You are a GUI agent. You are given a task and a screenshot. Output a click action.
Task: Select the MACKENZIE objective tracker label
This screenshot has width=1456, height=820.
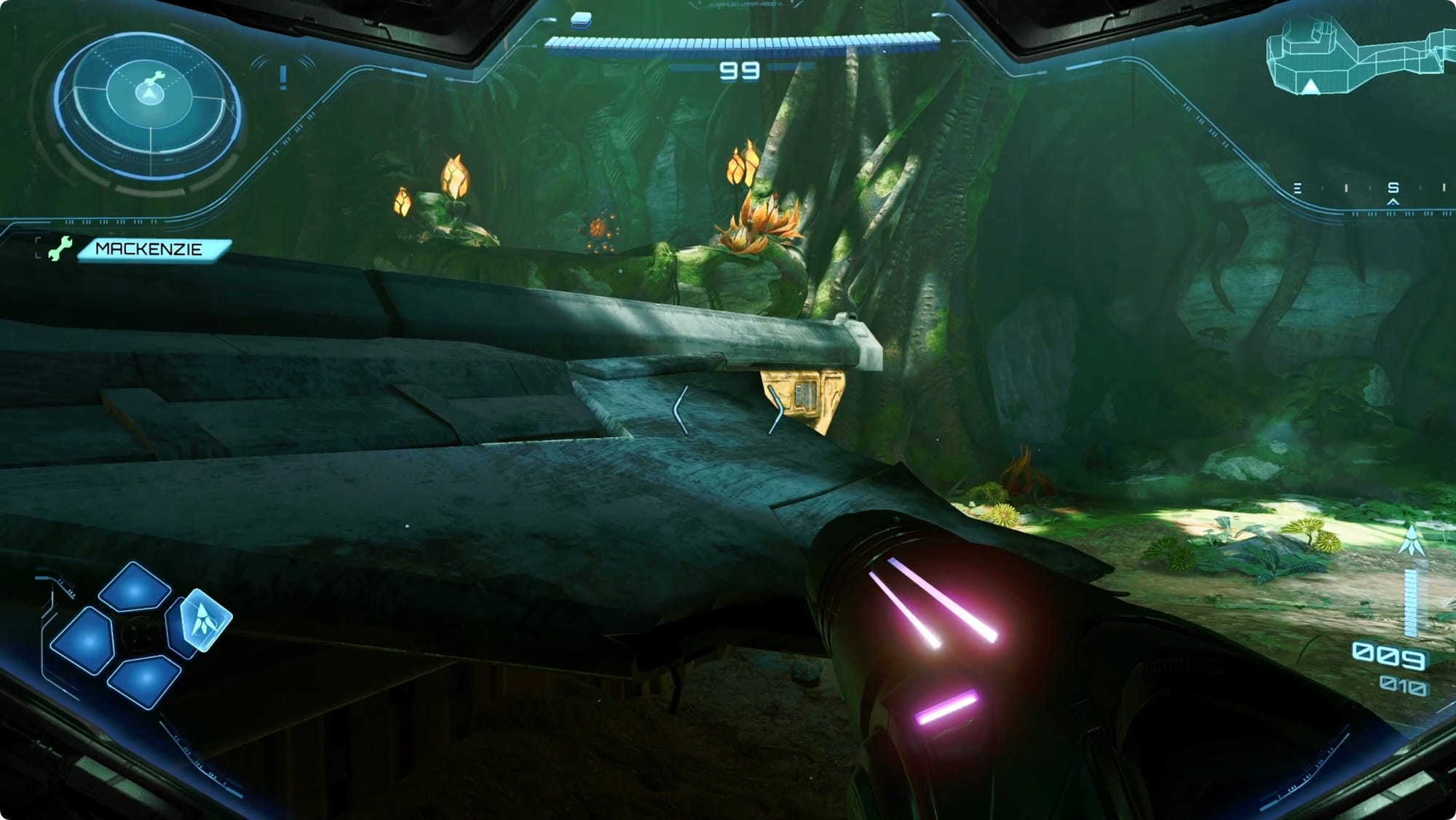150,250
